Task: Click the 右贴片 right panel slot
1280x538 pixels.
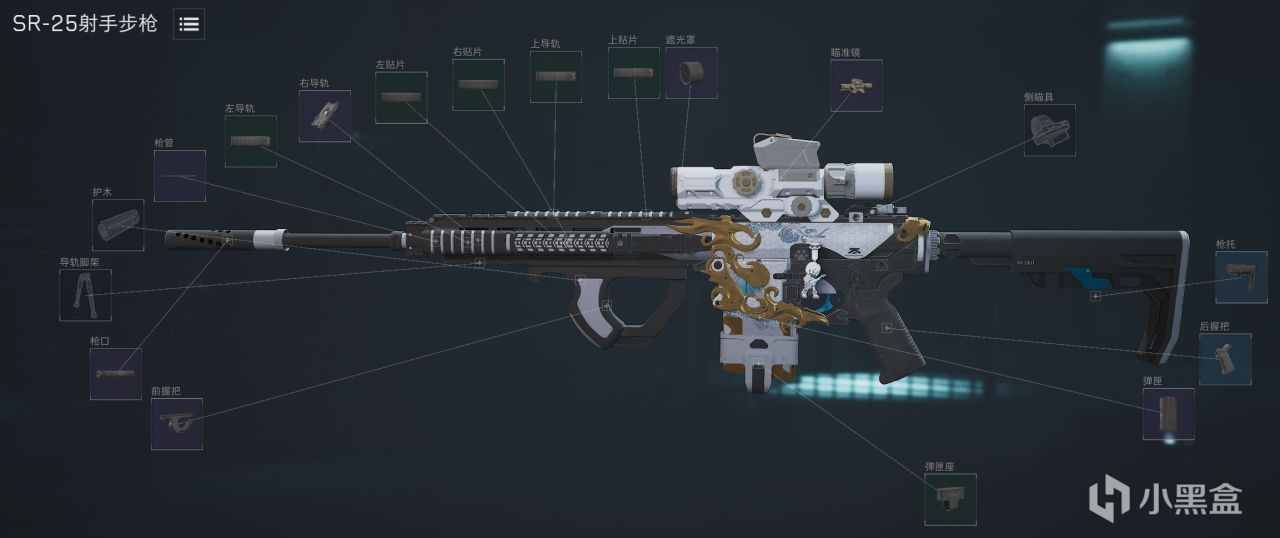Action: tap(478, 85)
